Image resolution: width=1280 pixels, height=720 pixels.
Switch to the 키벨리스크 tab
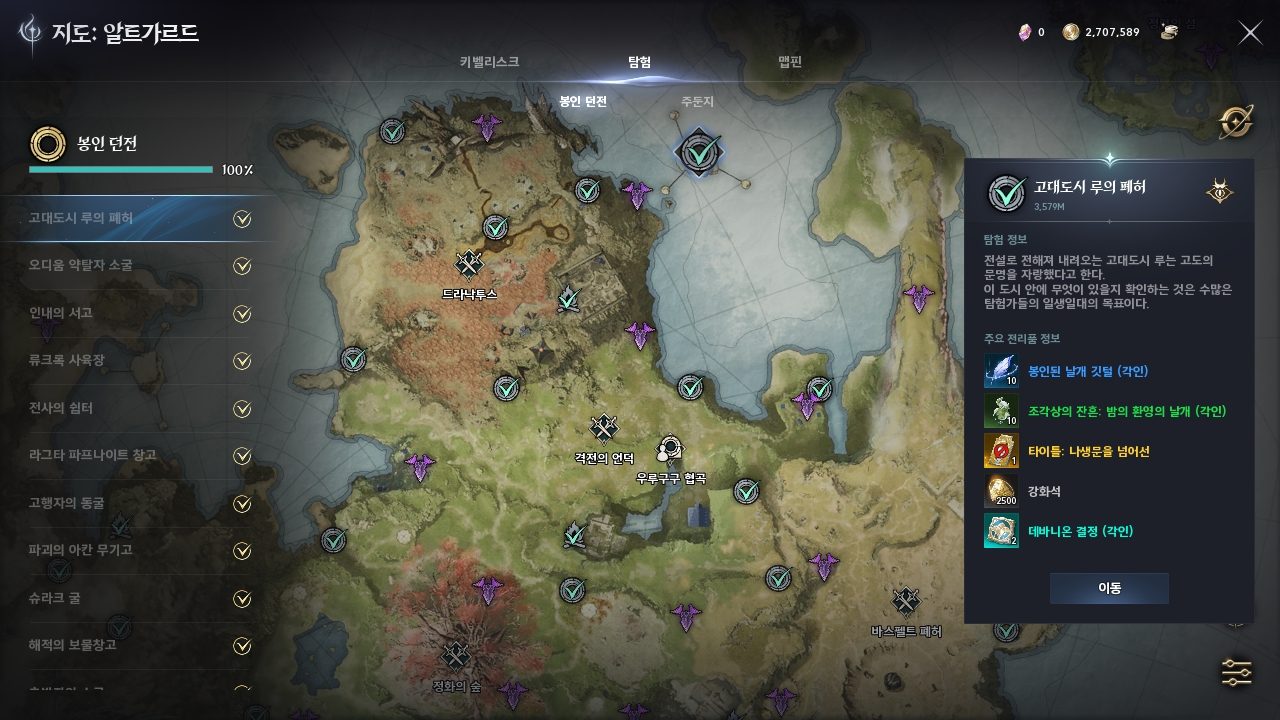(x=489, y=62)
